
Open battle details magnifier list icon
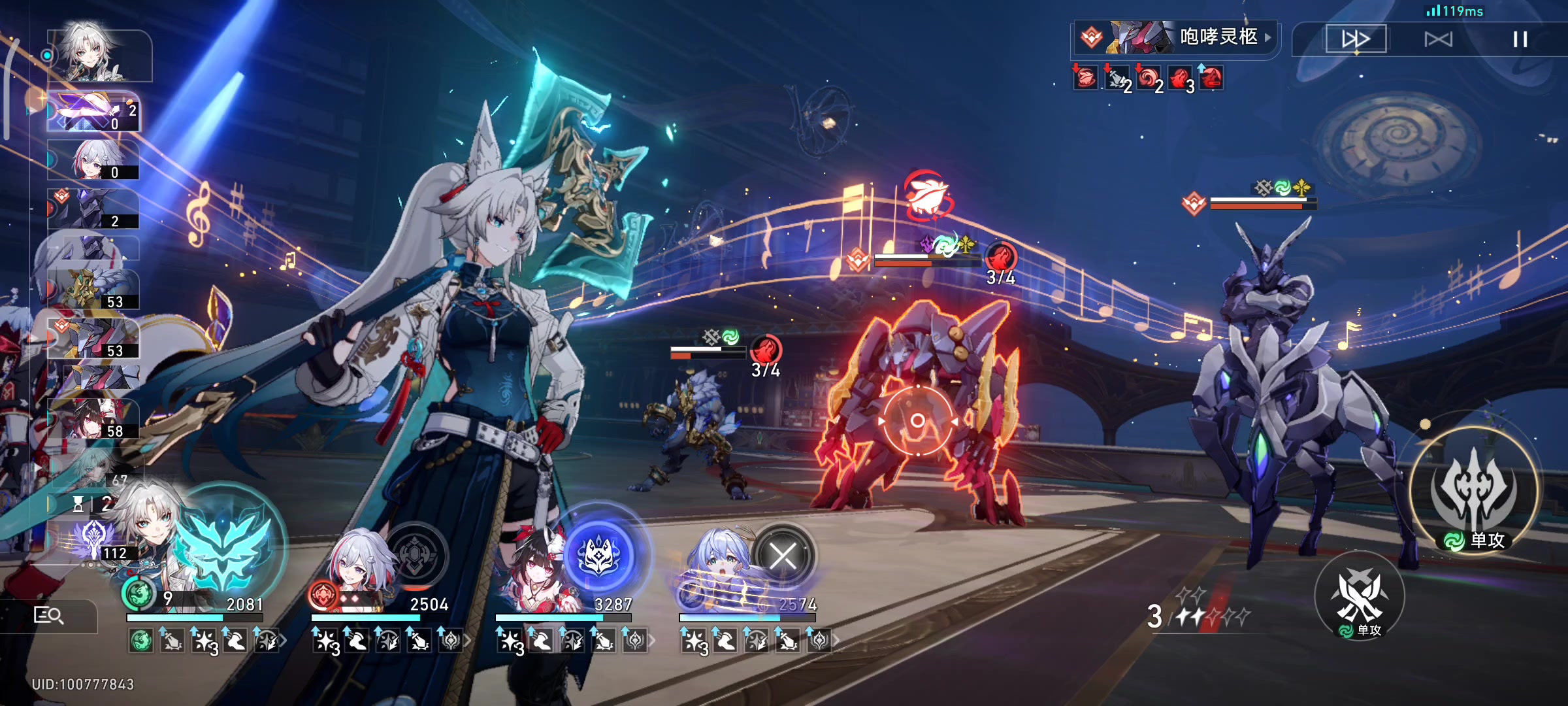[x=48, y=615]
